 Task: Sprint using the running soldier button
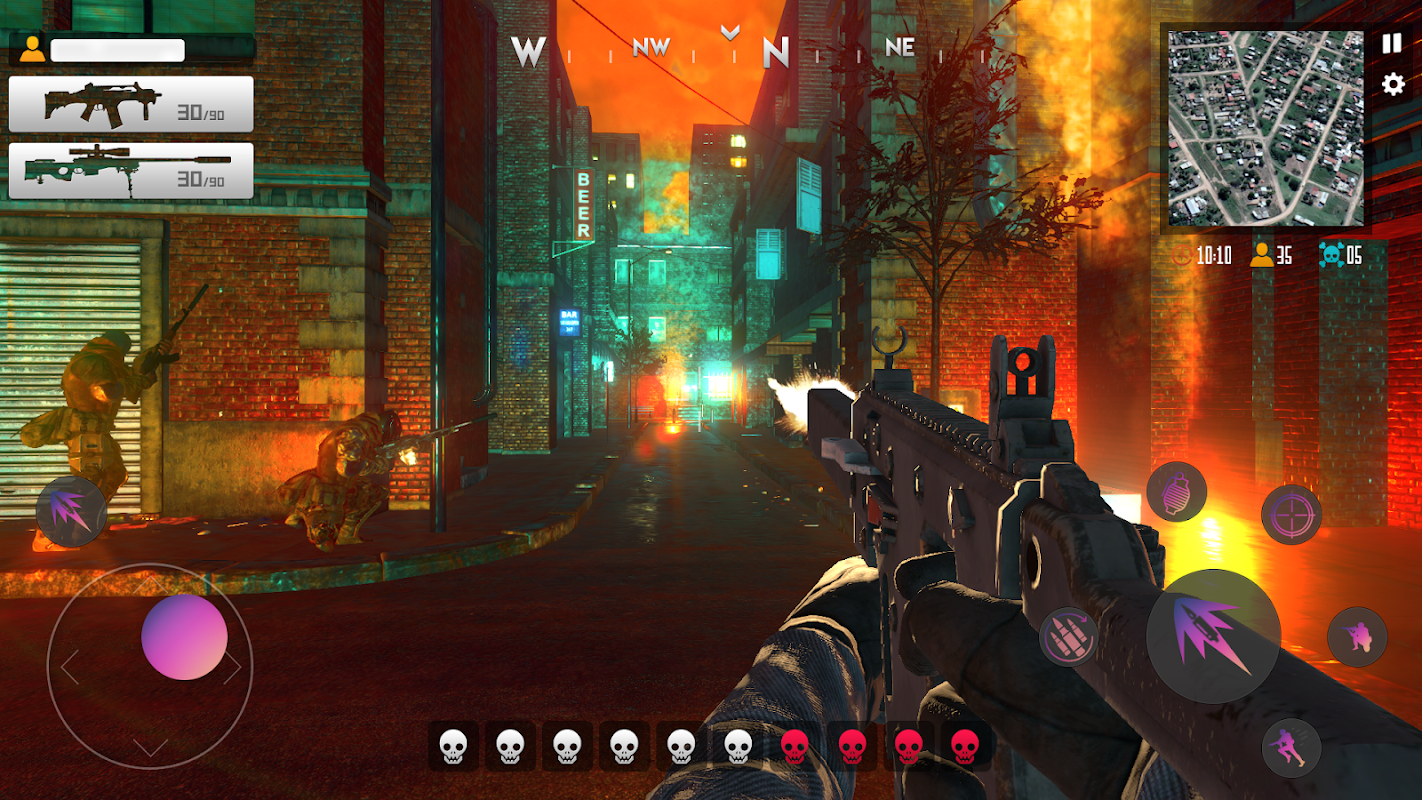(1291, 747)
